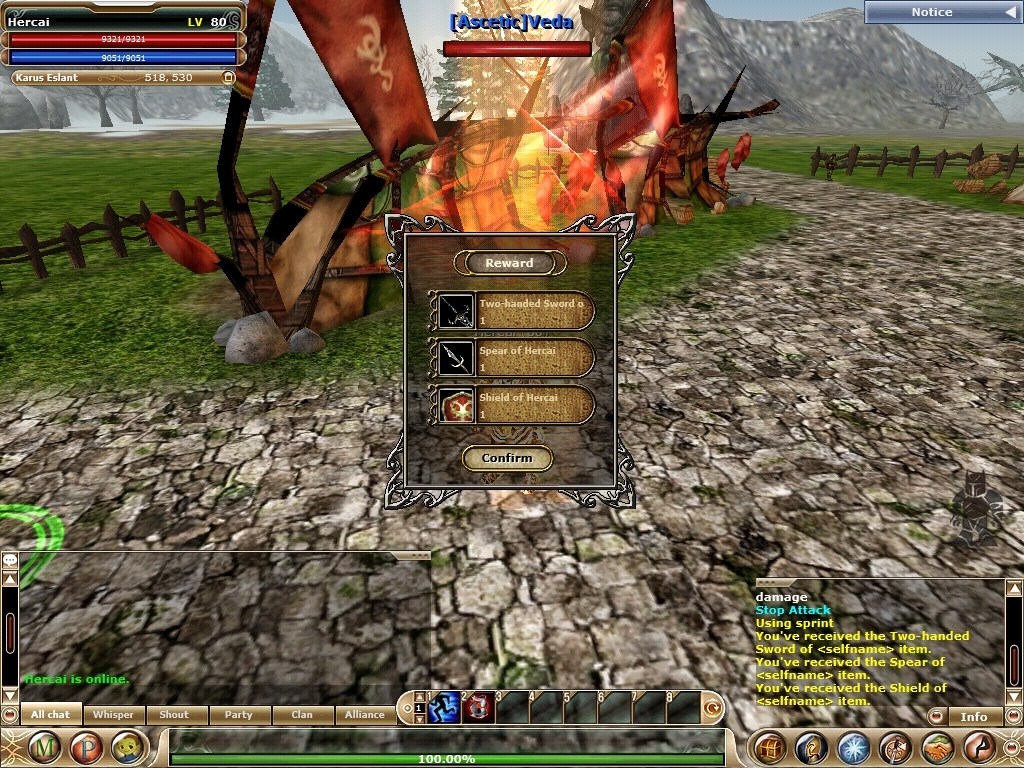The width and height of the screenshot is (1024, 768).
Task: Open the Whisper chat tab
Action: (x=113, y=715)
